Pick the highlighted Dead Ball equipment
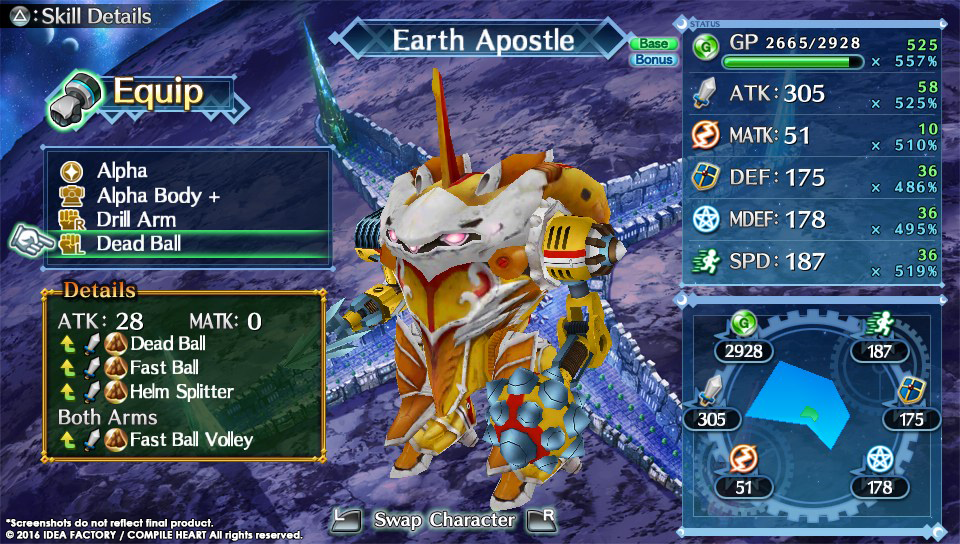Viewport: 960px width, 544px height. click(138, 243)
